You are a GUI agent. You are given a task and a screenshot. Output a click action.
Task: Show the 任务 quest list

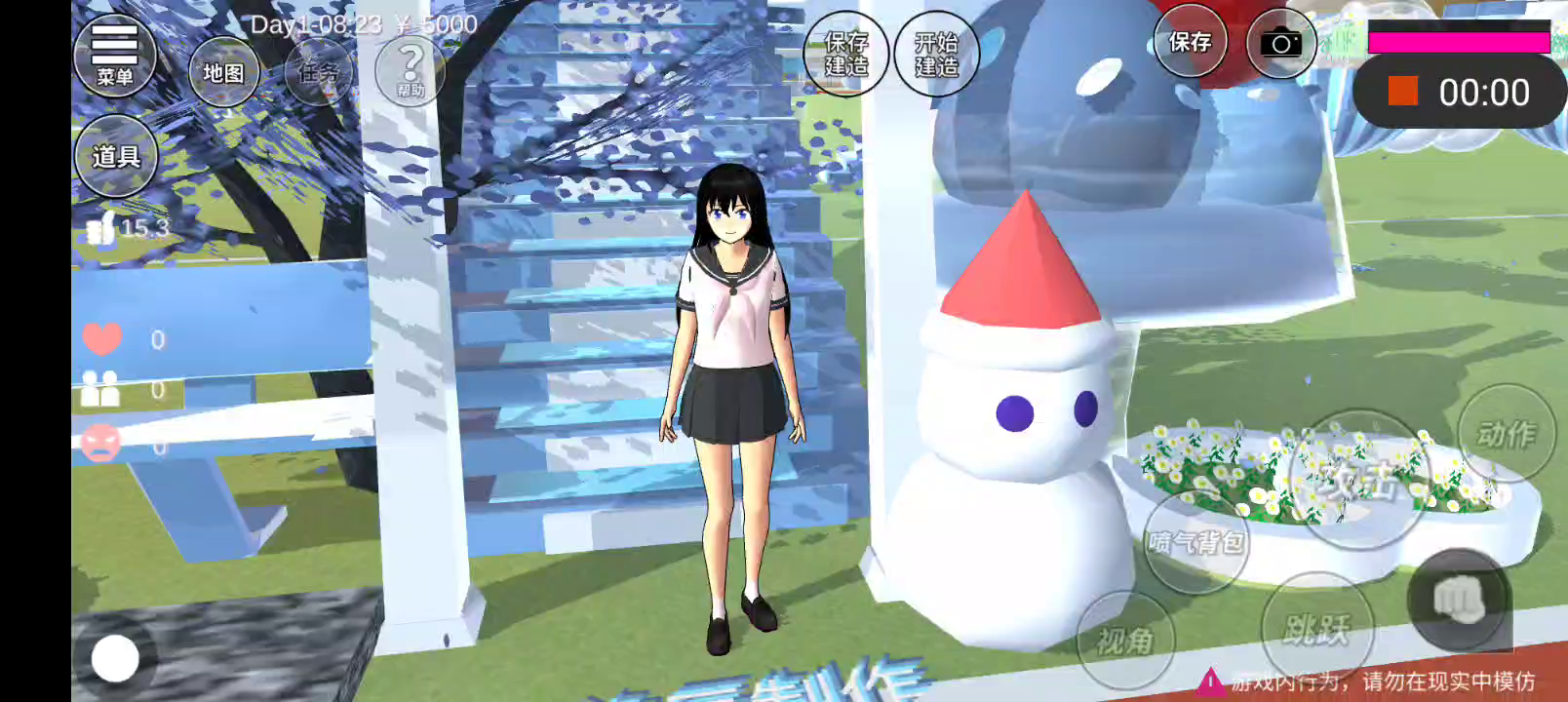(x=319, y=72)
